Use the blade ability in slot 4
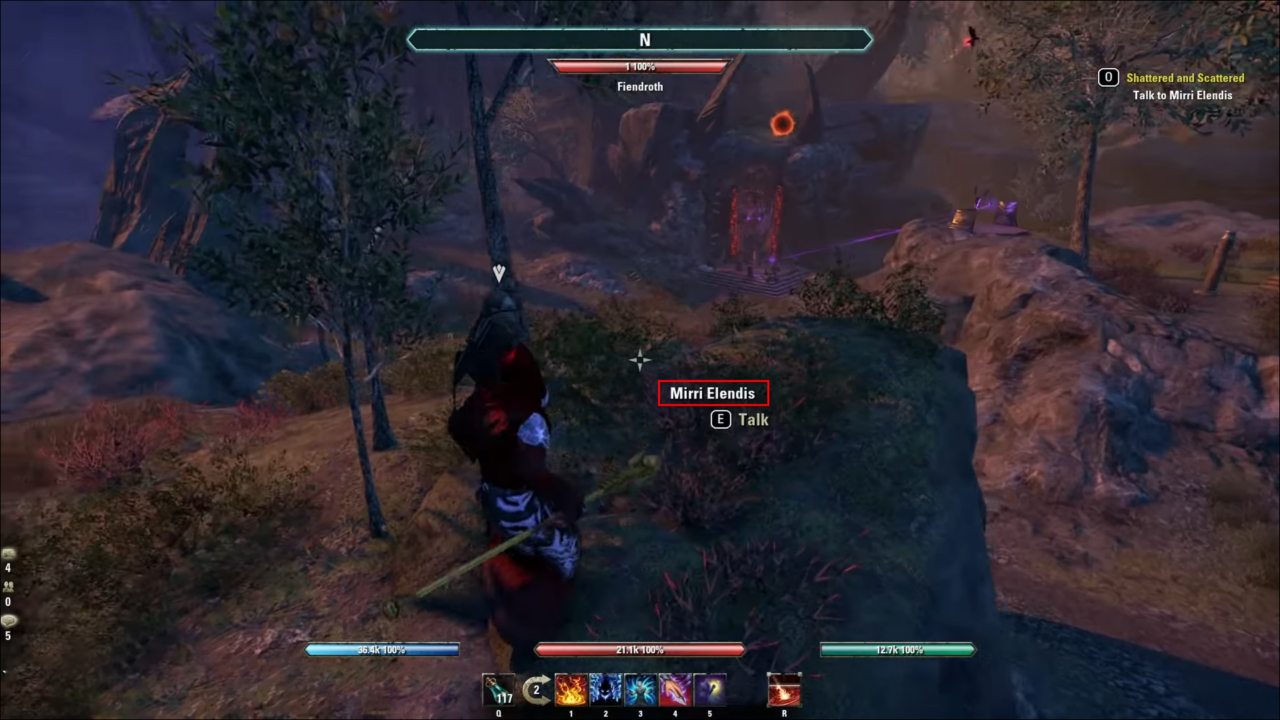The width and height of the screenshot is (1280, 720). (x=673, y=690)
